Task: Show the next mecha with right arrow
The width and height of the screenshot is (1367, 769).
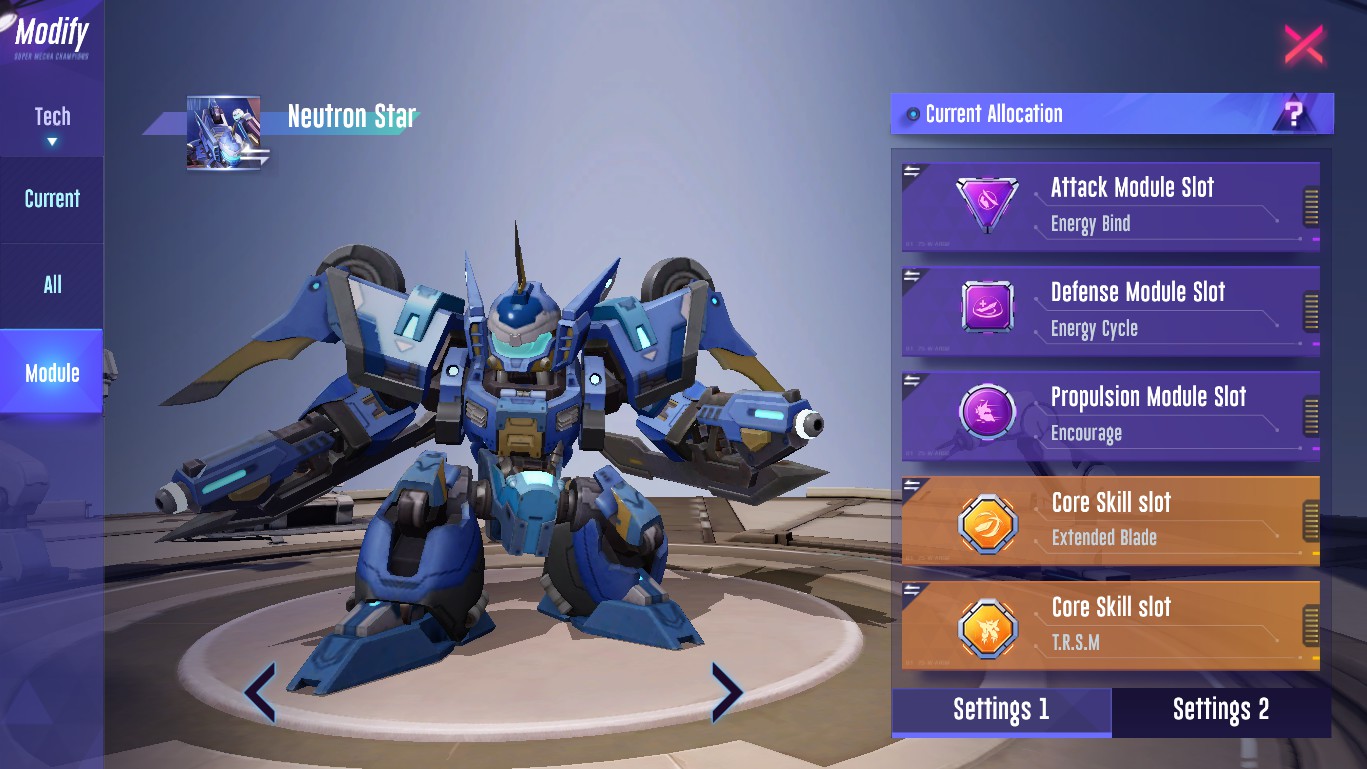Action: pos(726,691)
